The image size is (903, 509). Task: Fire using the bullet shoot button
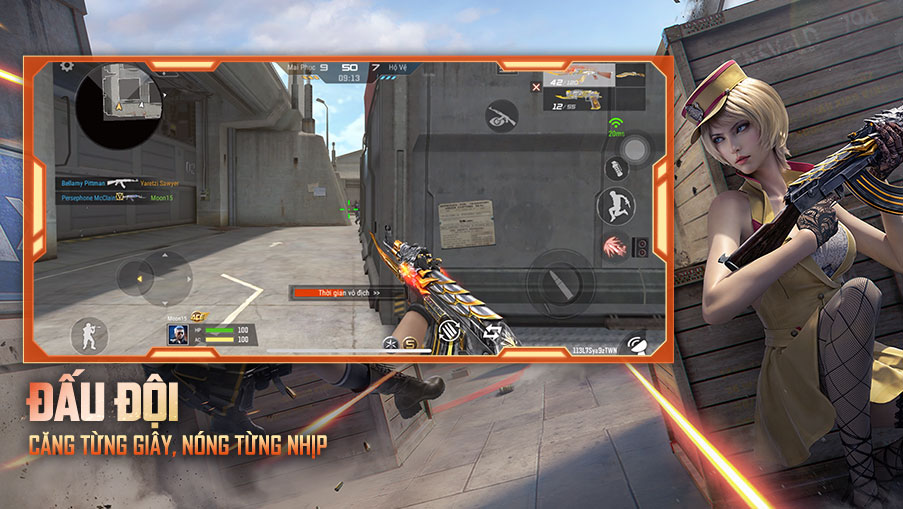click(x=560, y=282)
